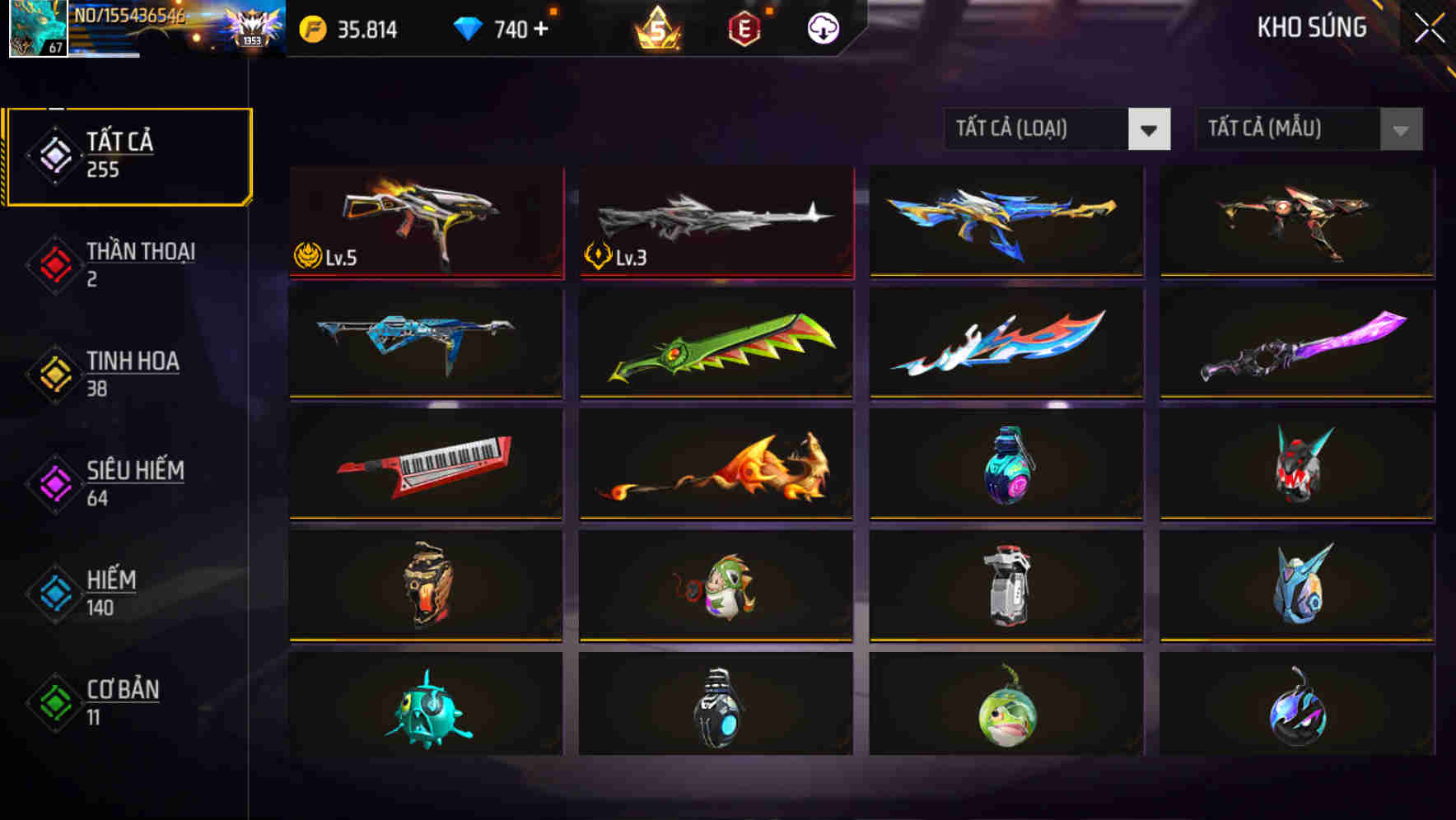Viewport: 1456px width, 820px height.
Task: Open the cloud download resources icon
Action: 821,29
